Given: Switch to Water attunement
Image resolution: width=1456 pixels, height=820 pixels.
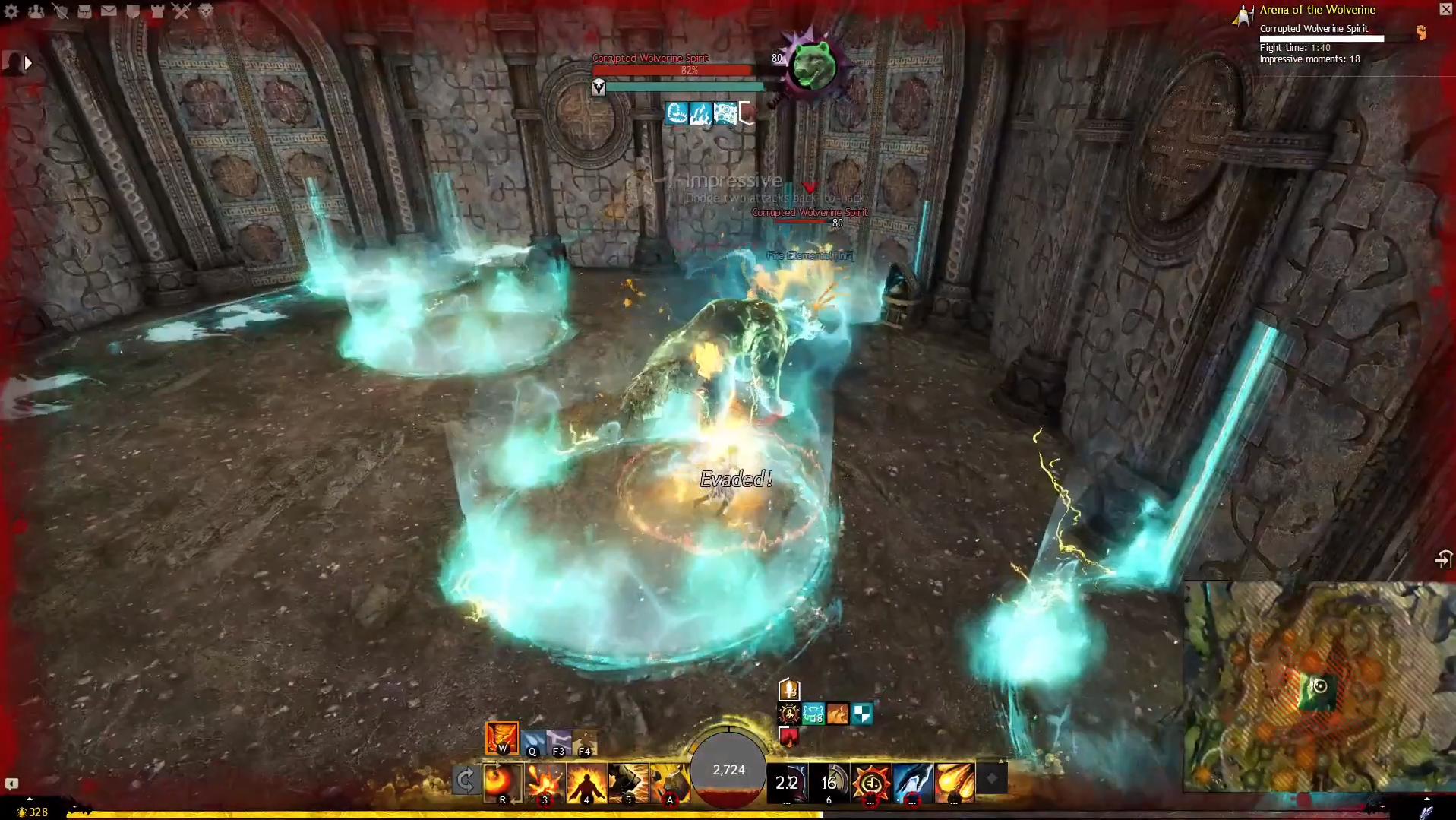Looking at the screenshot, I should click(533, 743).
